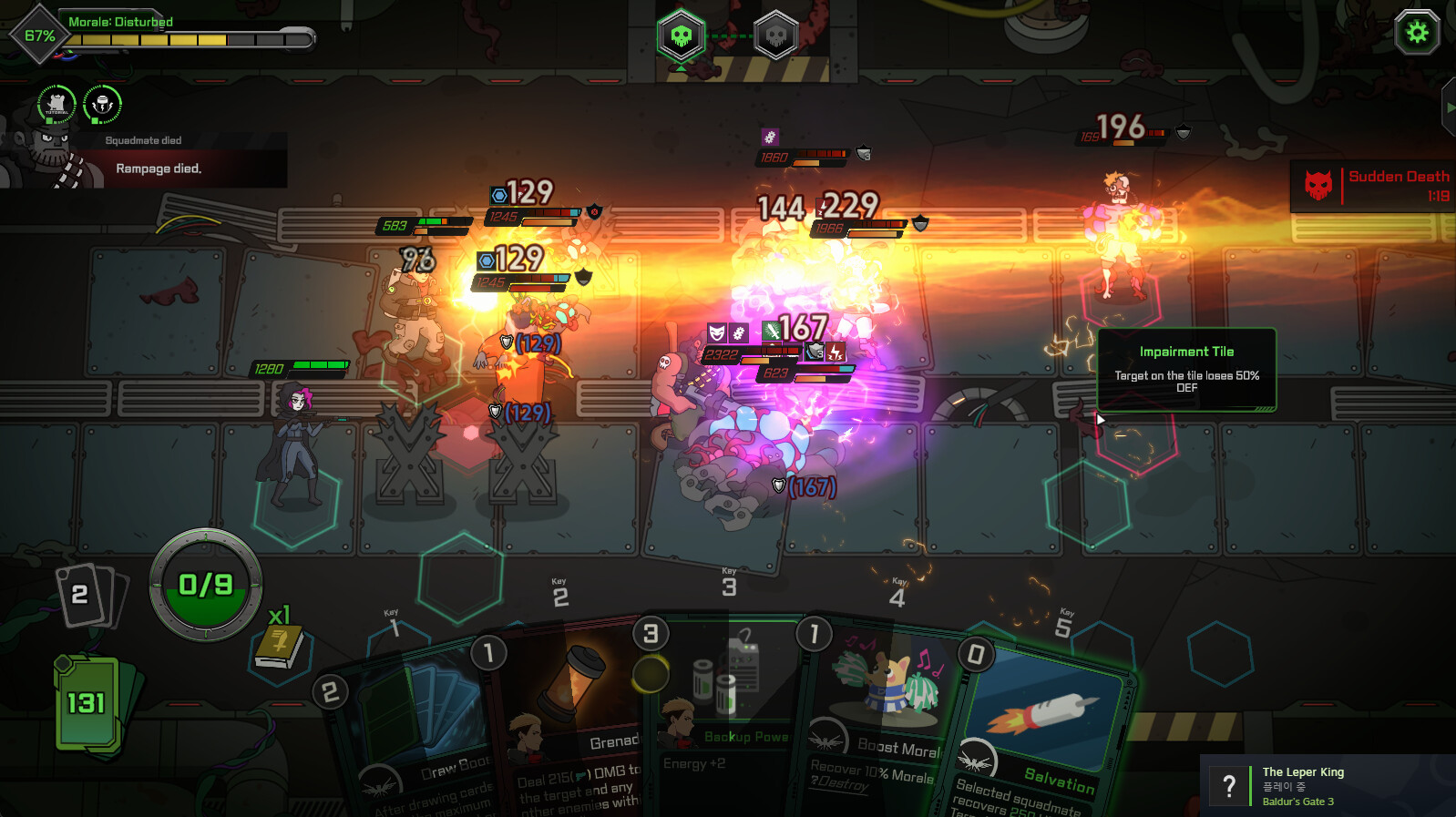Click the Morale: Disturbed progress bar
Image resolution: width=1456 pixels, height=817 pixels.
pos(182,36)
